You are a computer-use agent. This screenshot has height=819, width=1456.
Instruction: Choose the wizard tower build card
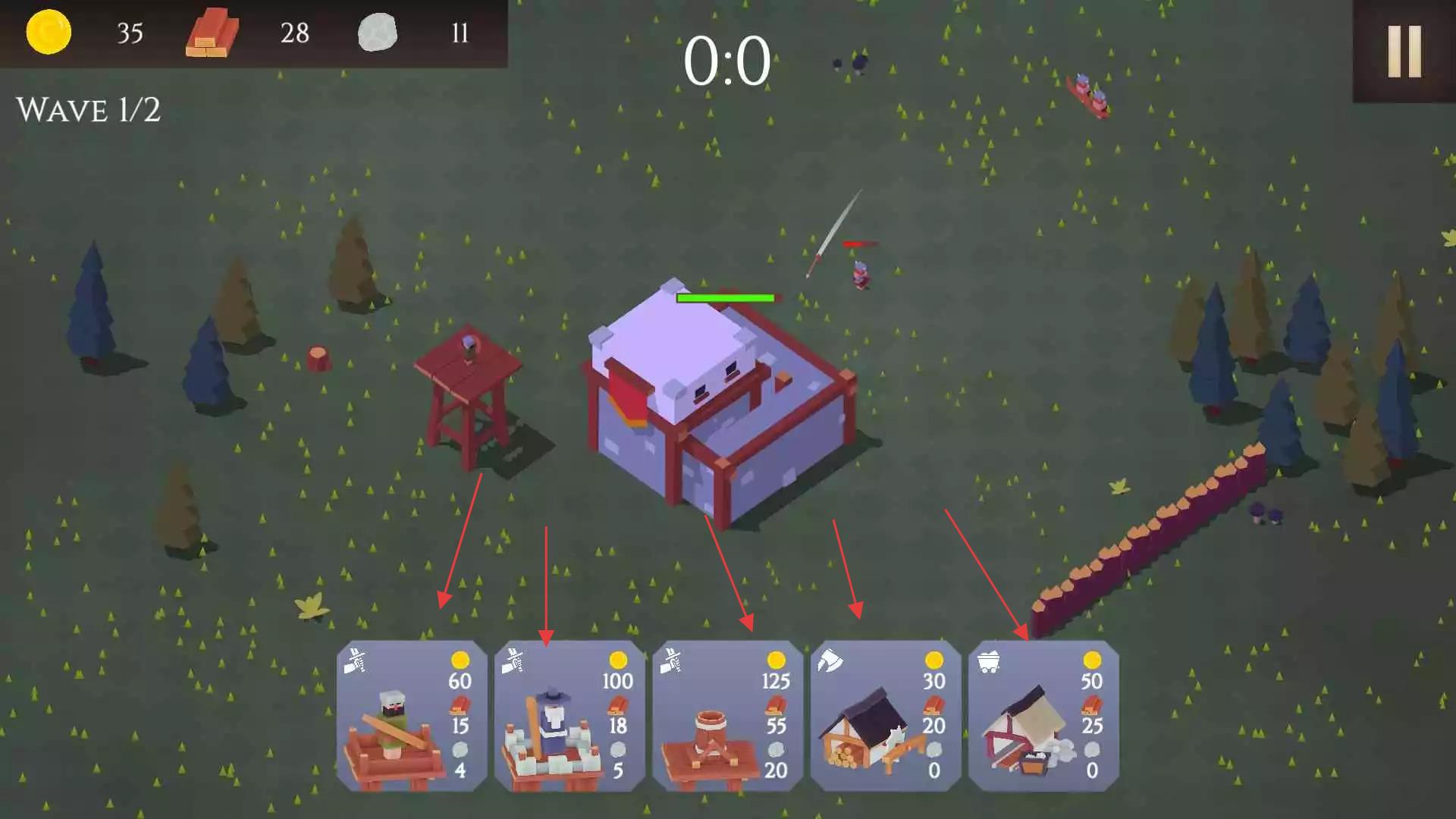coord(570,716)
